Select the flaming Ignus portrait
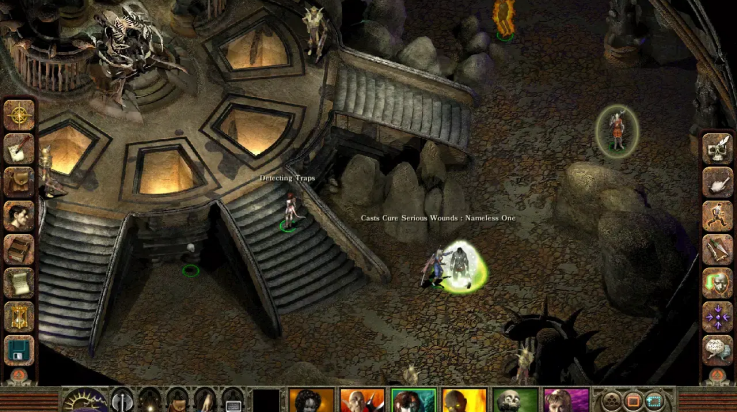 [x=463, y=400]
